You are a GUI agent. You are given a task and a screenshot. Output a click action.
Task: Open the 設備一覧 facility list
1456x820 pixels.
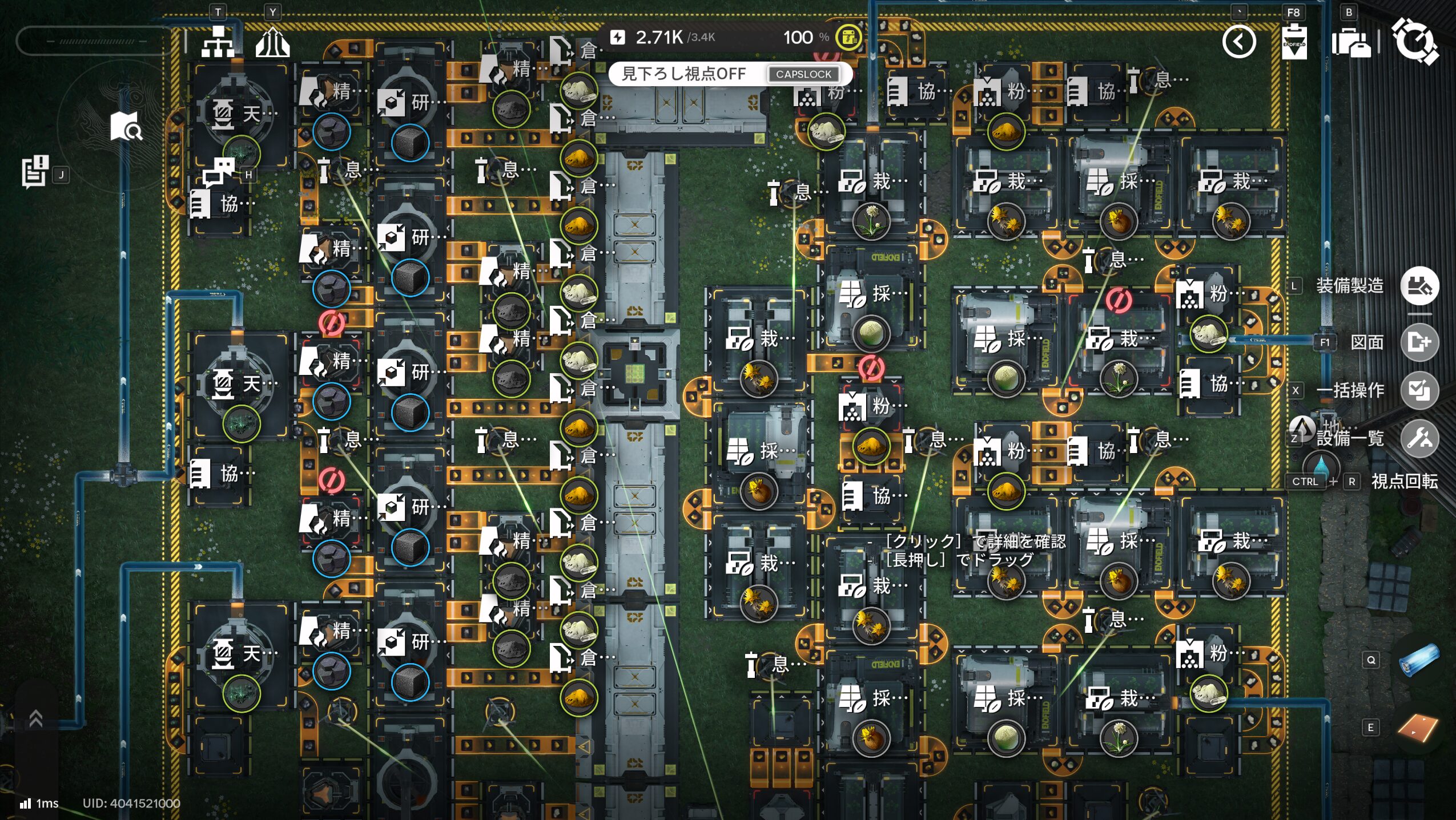point(1419,438)
